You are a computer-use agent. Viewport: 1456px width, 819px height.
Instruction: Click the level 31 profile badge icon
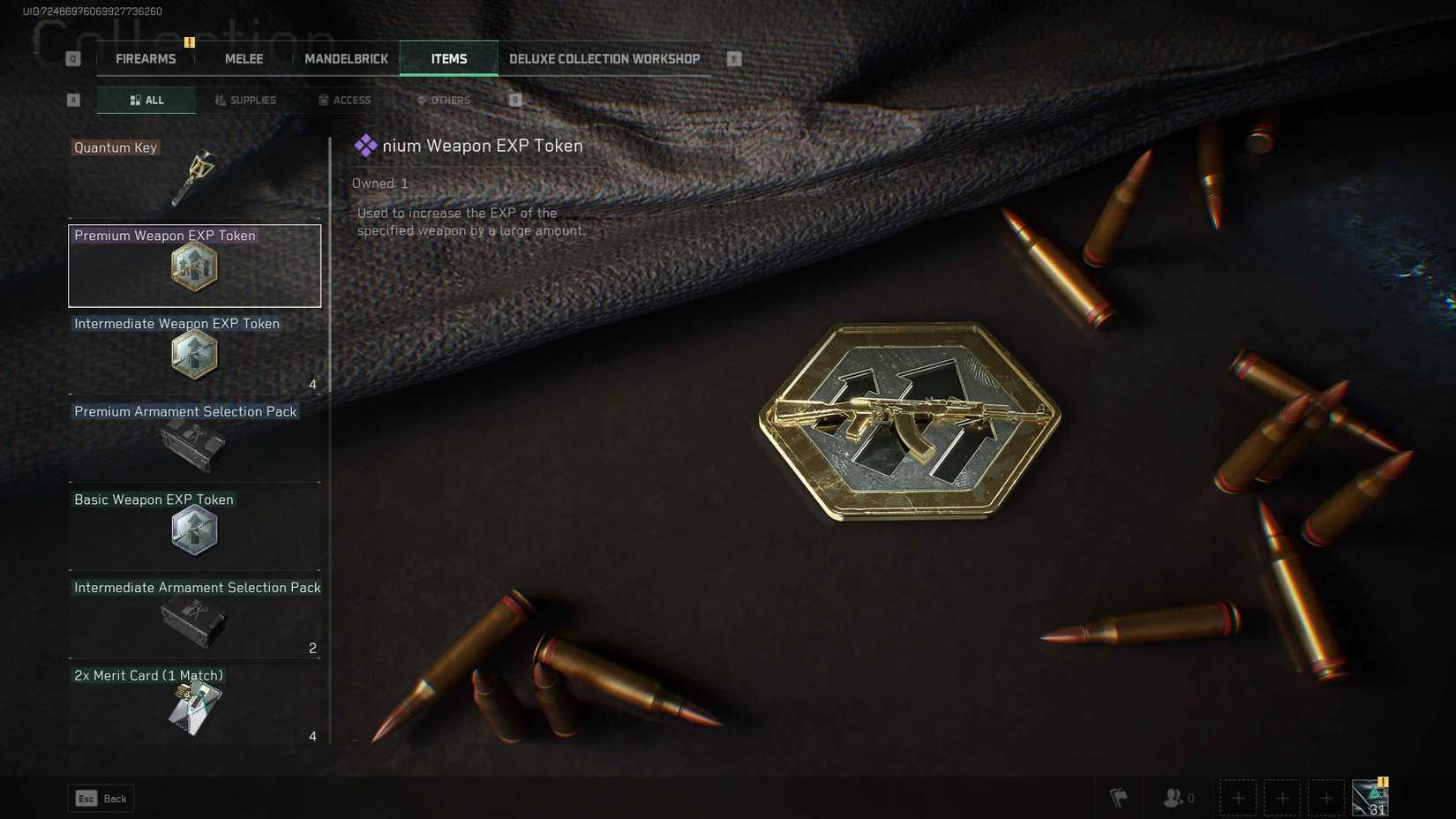coord(1369,797)
